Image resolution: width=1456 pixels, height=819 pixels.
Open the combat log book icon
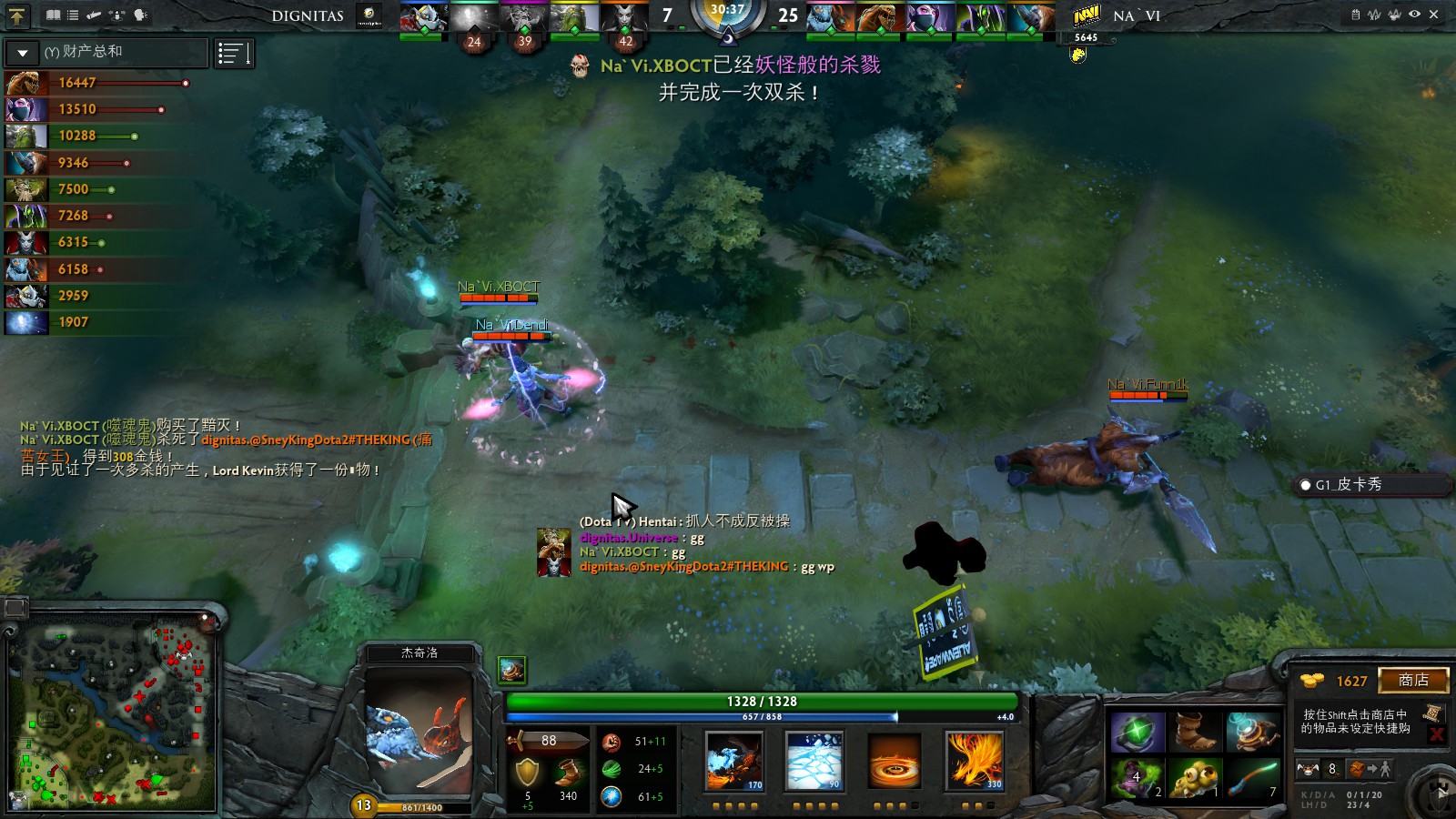(x=53, y=15)
